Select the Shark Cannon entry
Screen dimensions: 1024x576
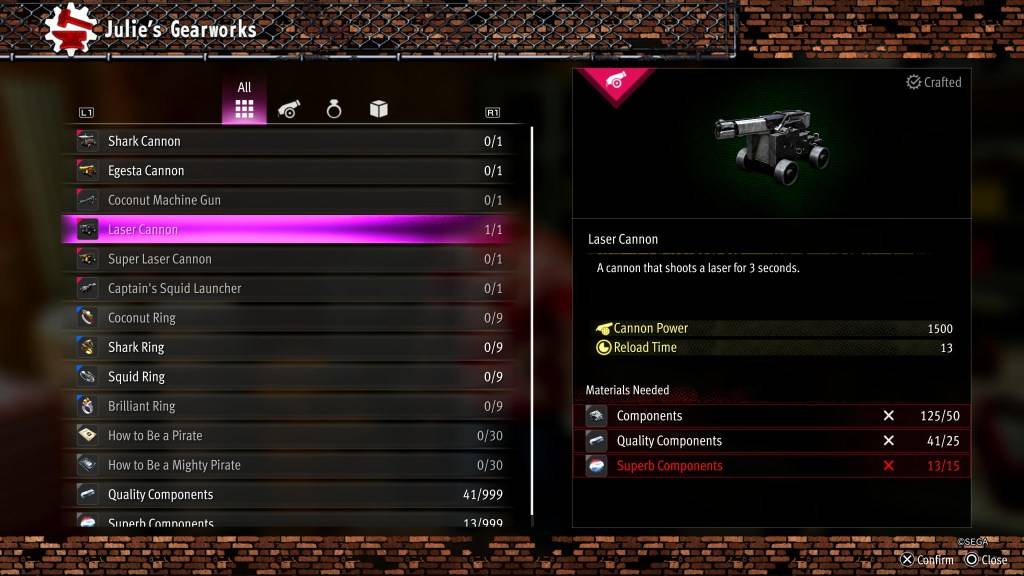(x=290, y=141)
